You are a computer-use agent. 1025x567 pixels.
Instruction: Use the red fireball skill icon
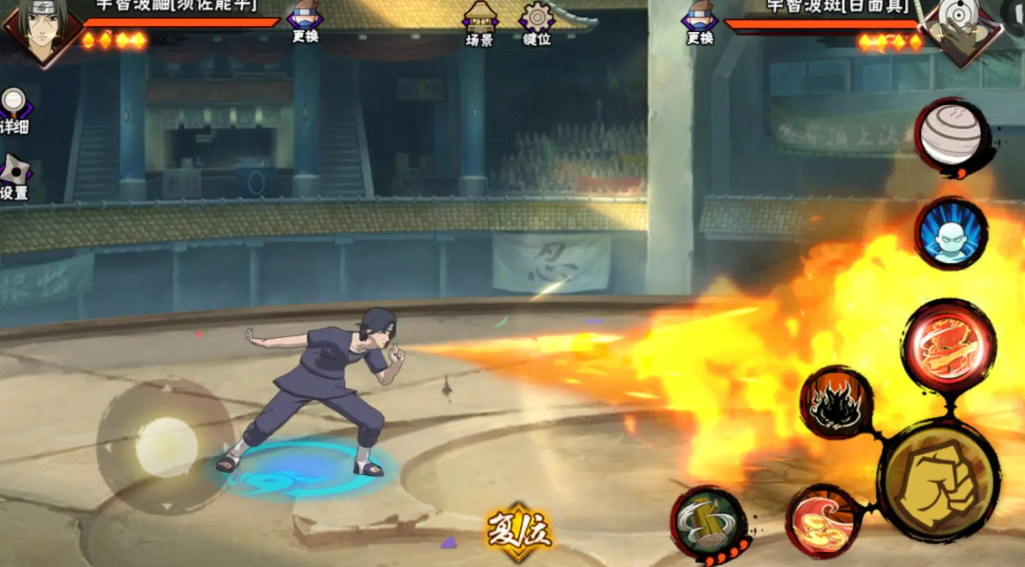(947, 346)
